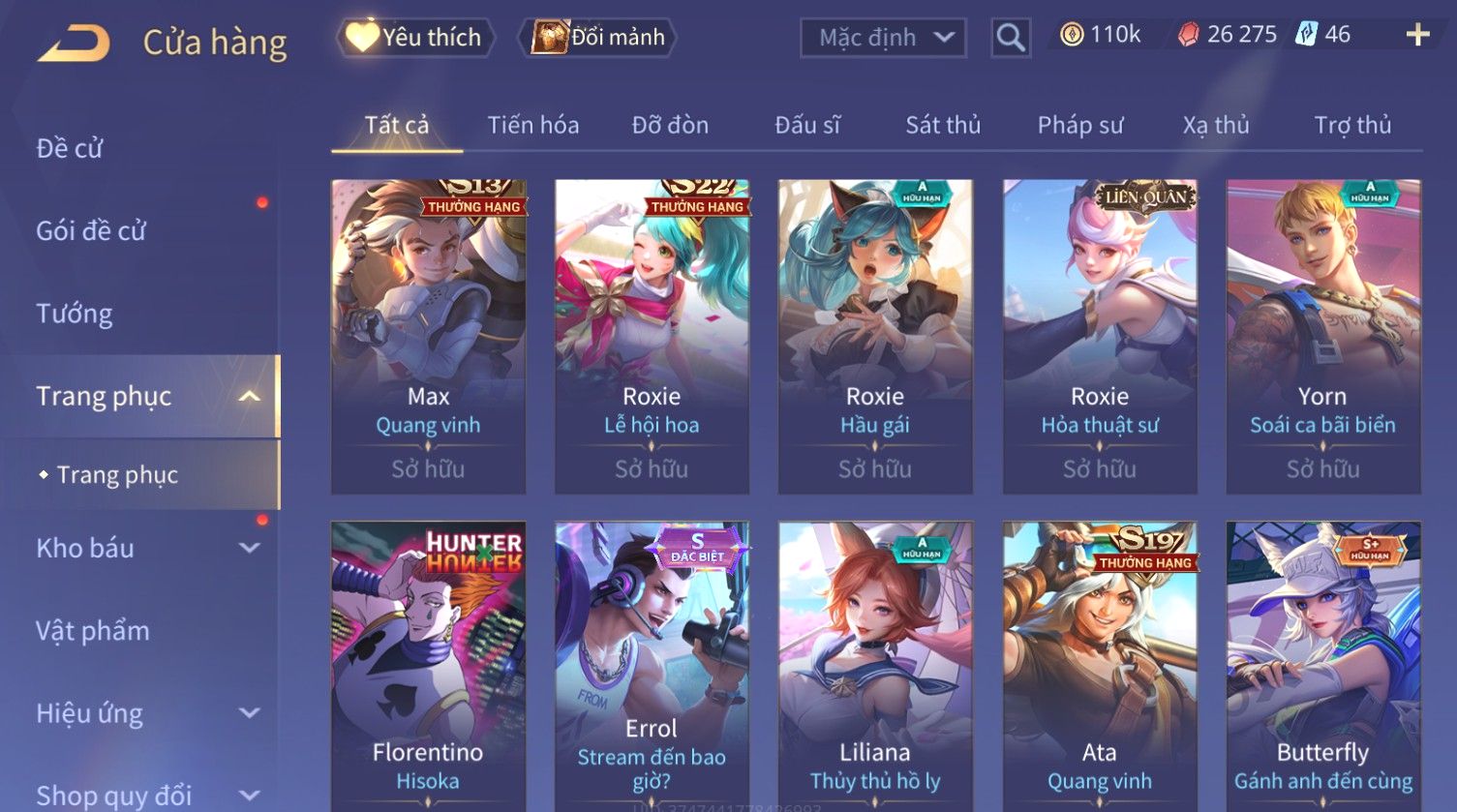Select the Đỡ đòn tab
The image size is (1457, 812).
coord(670,125)
